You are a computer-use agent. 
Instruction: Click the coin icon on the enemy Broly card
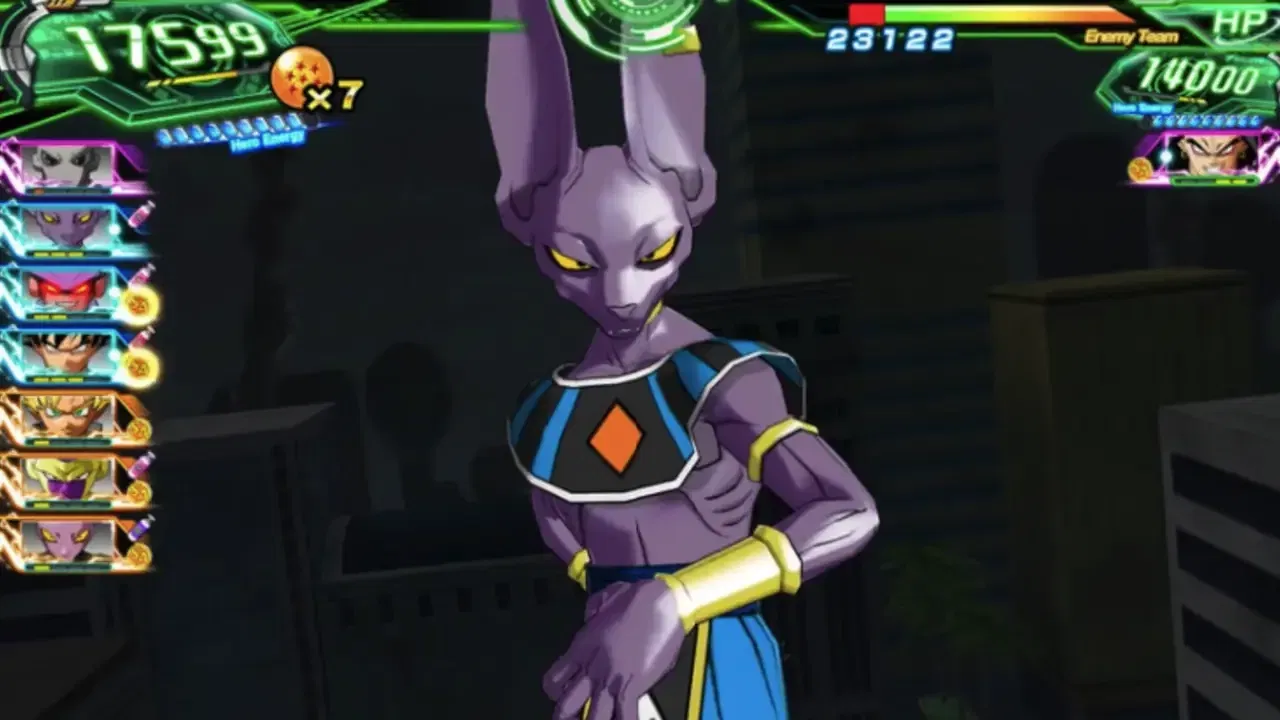[x=1139, y=167]
